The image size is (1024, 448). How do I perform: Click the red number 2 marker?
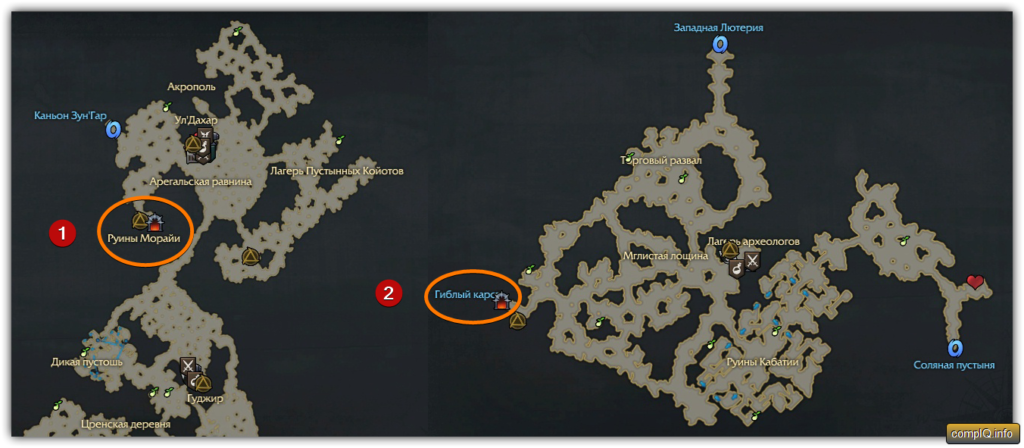tap(387, 293)
